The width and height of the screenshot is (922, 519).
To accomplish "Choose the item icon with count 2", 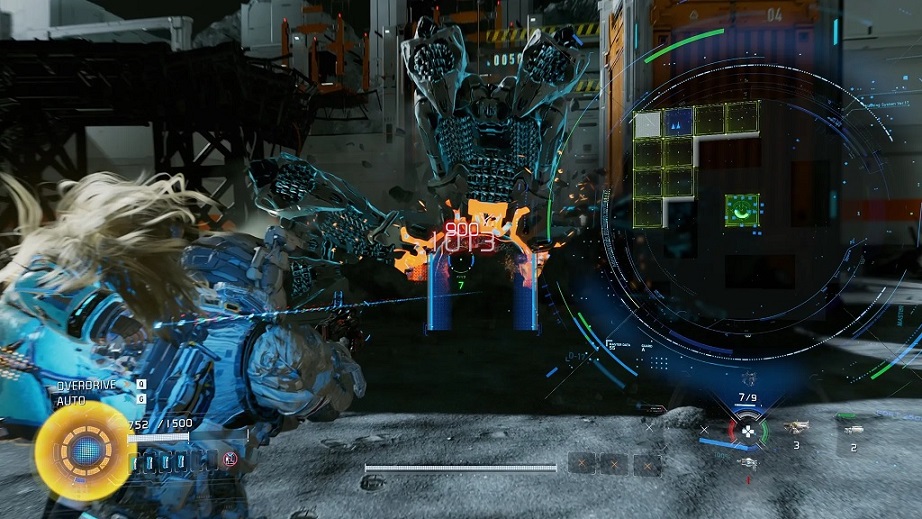I will pyautogui.click(x=853, y=429).
